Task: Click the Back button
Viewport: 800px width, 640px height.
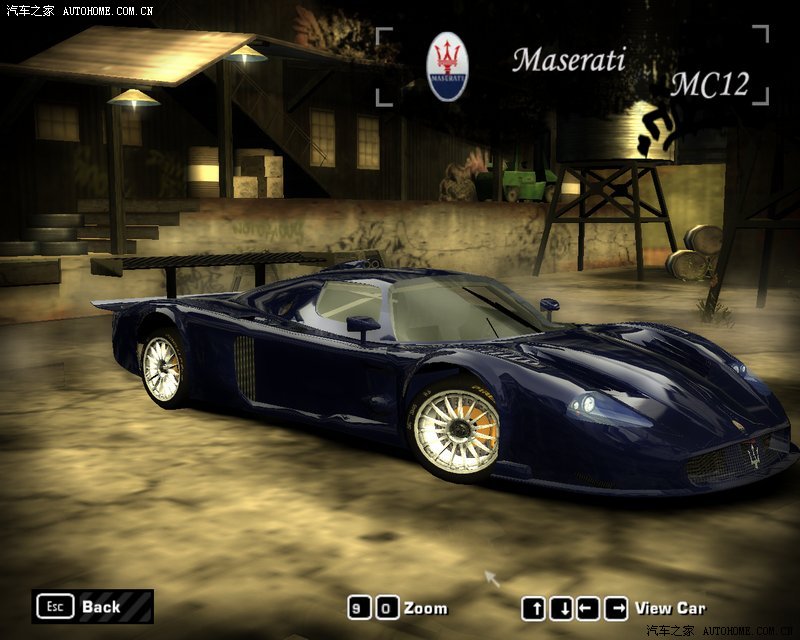Action: 92,606
